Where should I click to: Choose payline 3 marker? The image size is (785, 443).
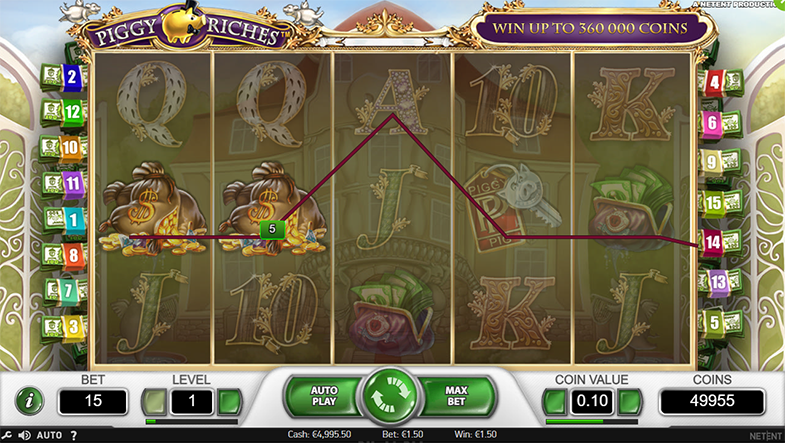pos(72,326)
